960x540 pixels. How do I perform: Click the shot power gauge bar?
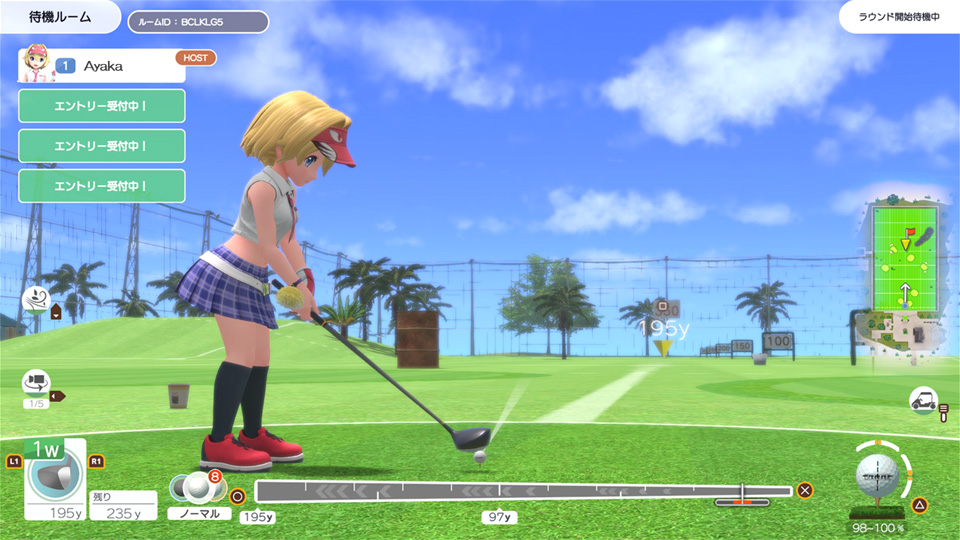pyautogui.click(x=523, y=491)
